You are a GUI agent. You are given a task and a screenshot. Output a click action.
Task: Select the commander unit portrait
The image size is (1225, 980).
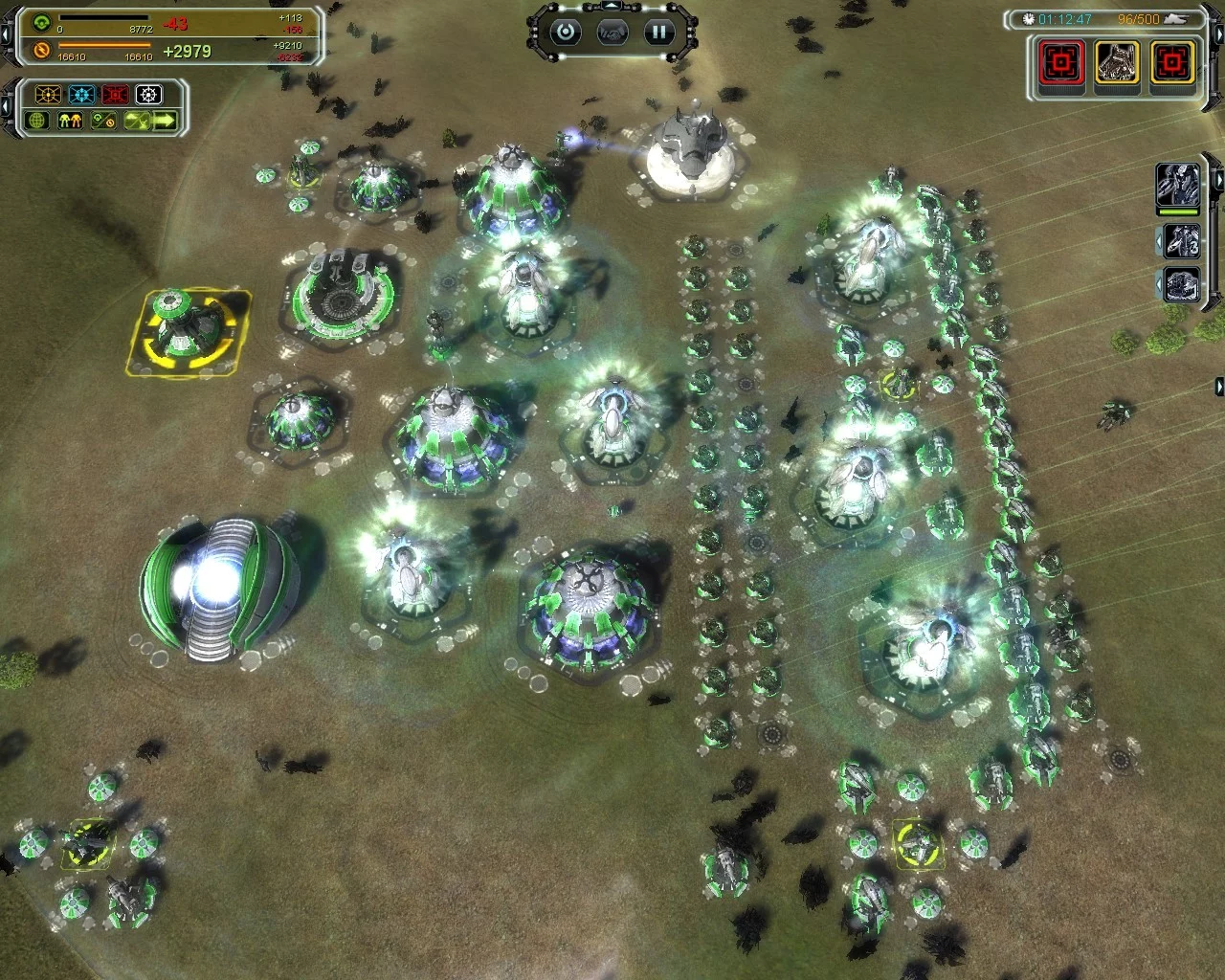point(1177,187)
